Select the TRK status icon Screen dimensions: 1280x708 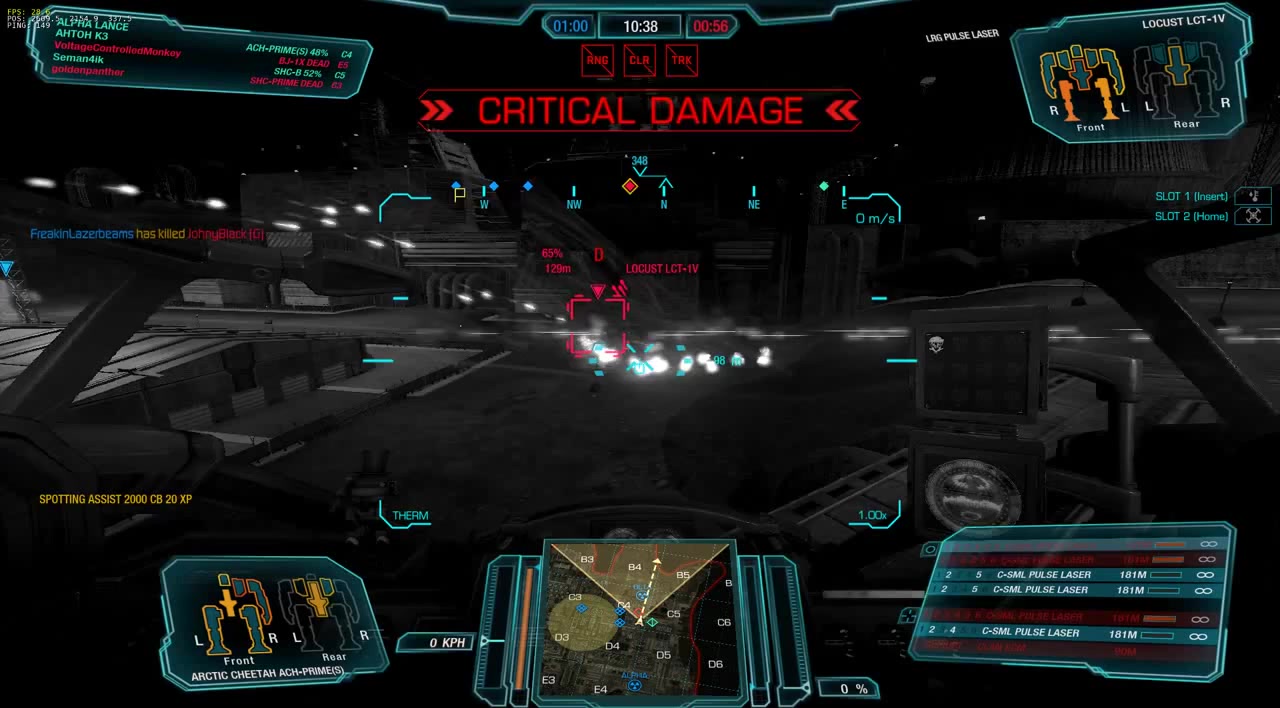coord(681,60)
